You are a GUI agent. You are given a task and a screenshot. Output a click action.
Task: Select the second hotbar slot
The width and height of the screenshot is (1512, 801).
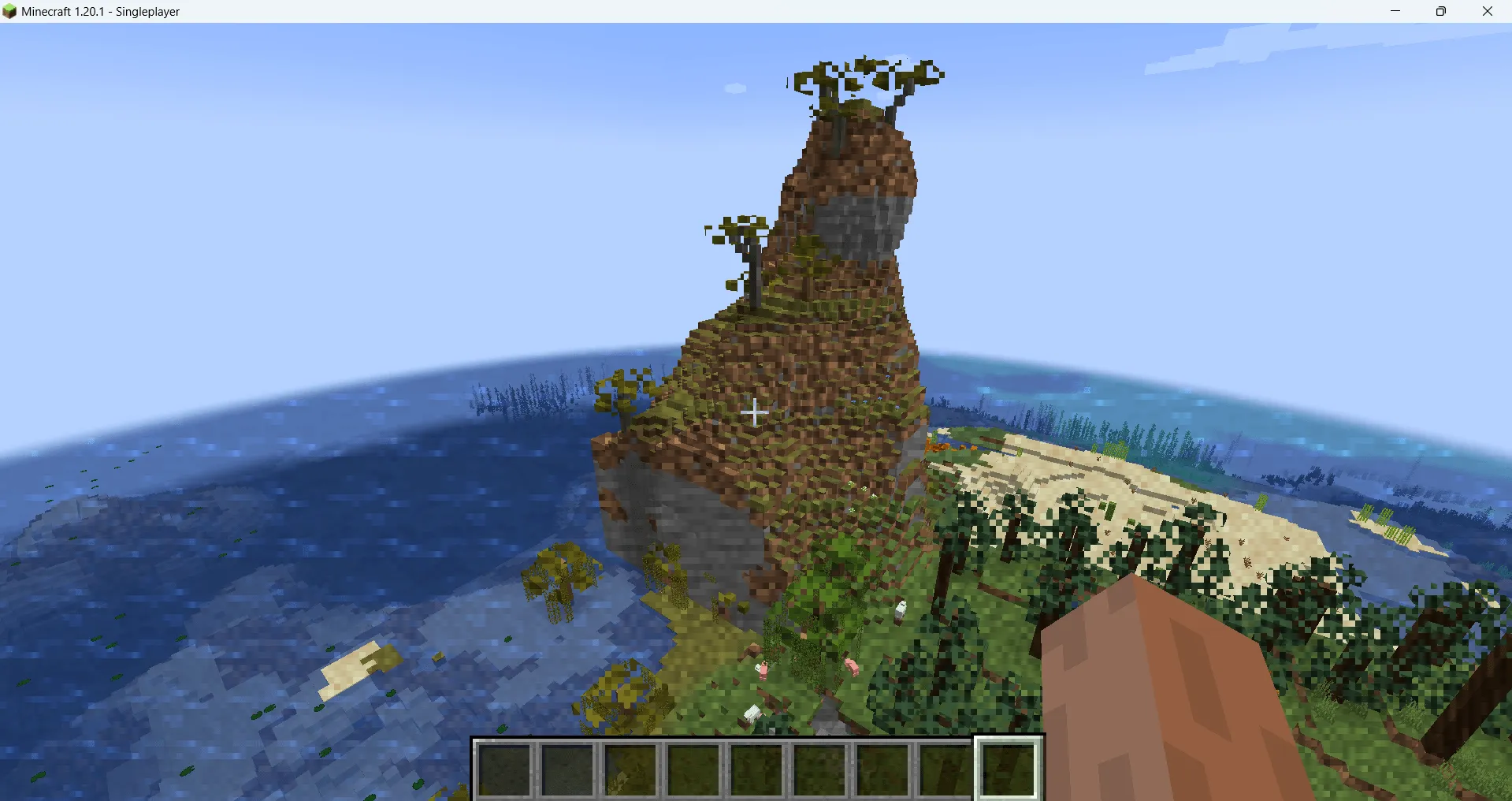(x=567, y=770)
